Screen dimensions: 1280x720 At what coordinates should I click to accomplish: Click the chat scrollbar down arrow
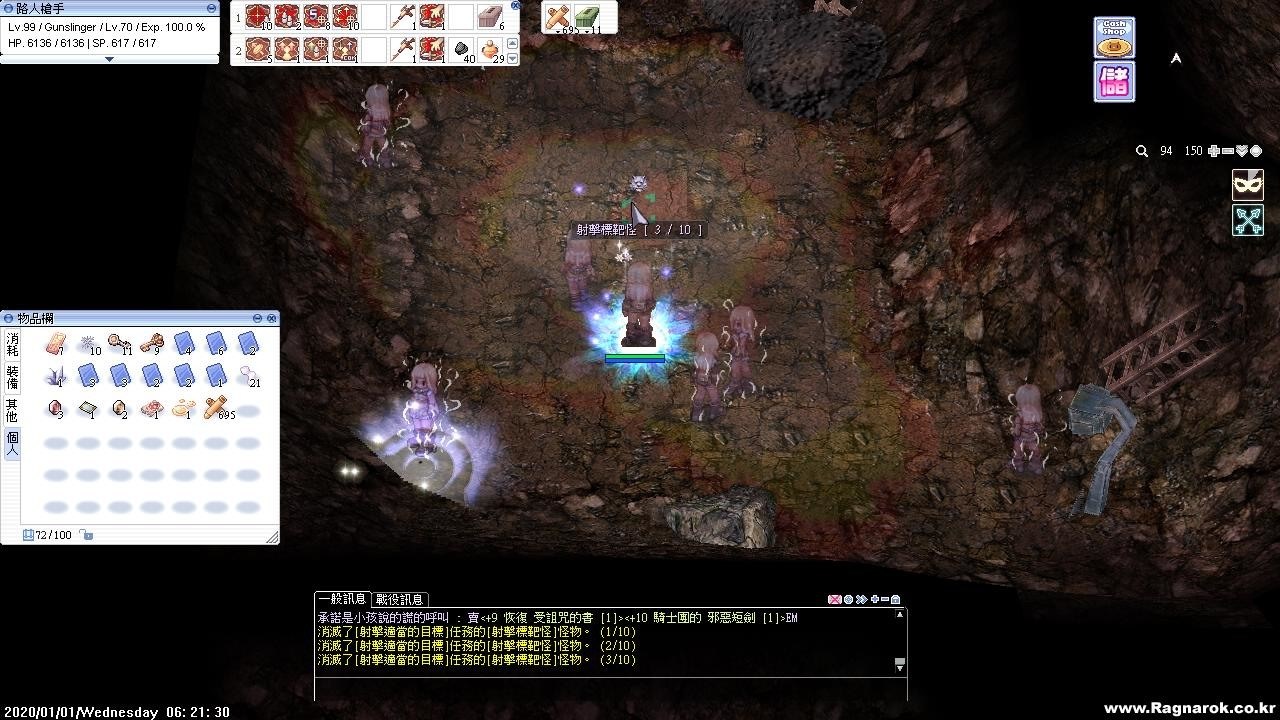click(900, 668)
